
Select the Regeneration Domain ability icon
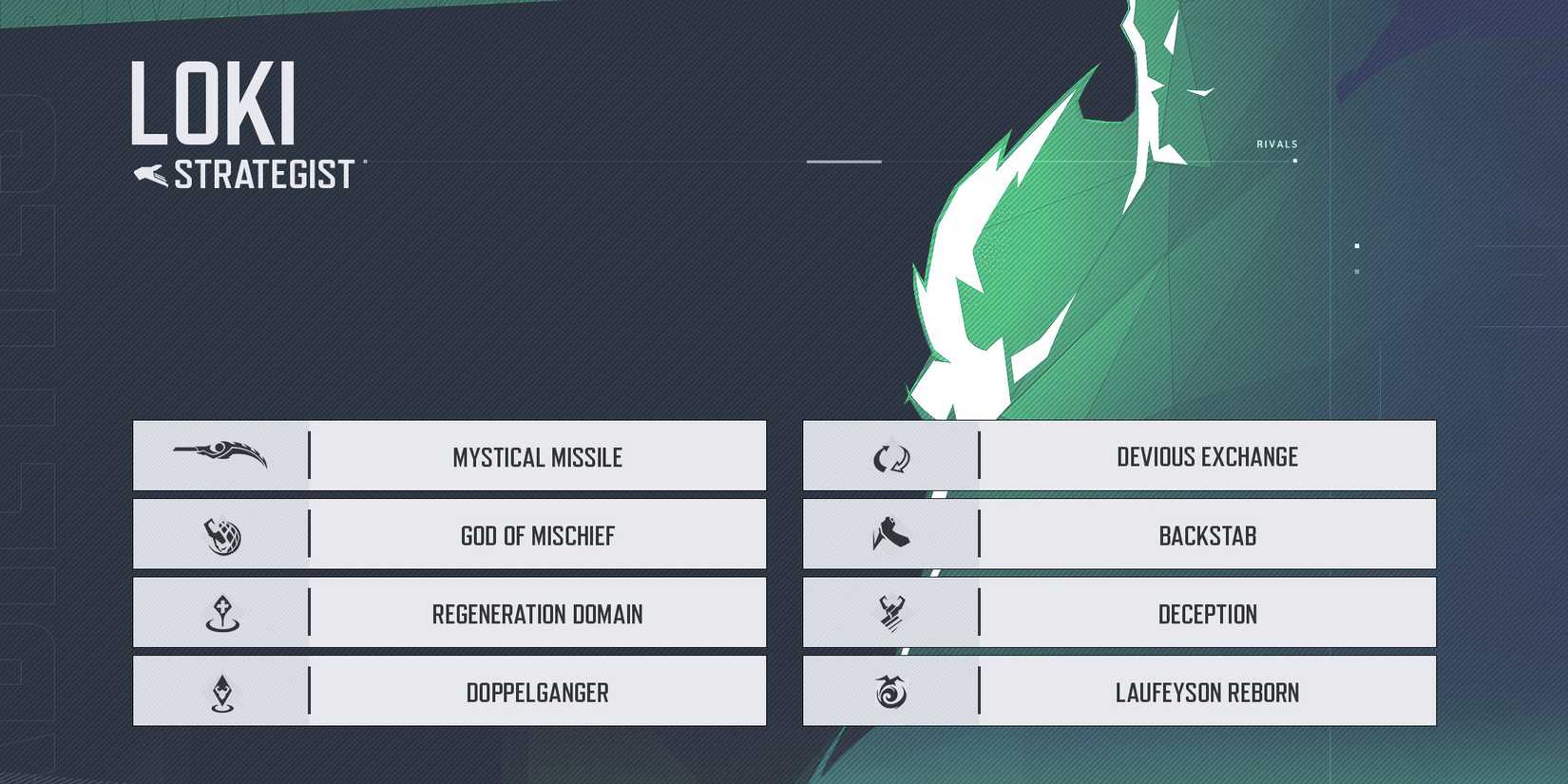tap(220, 614)
